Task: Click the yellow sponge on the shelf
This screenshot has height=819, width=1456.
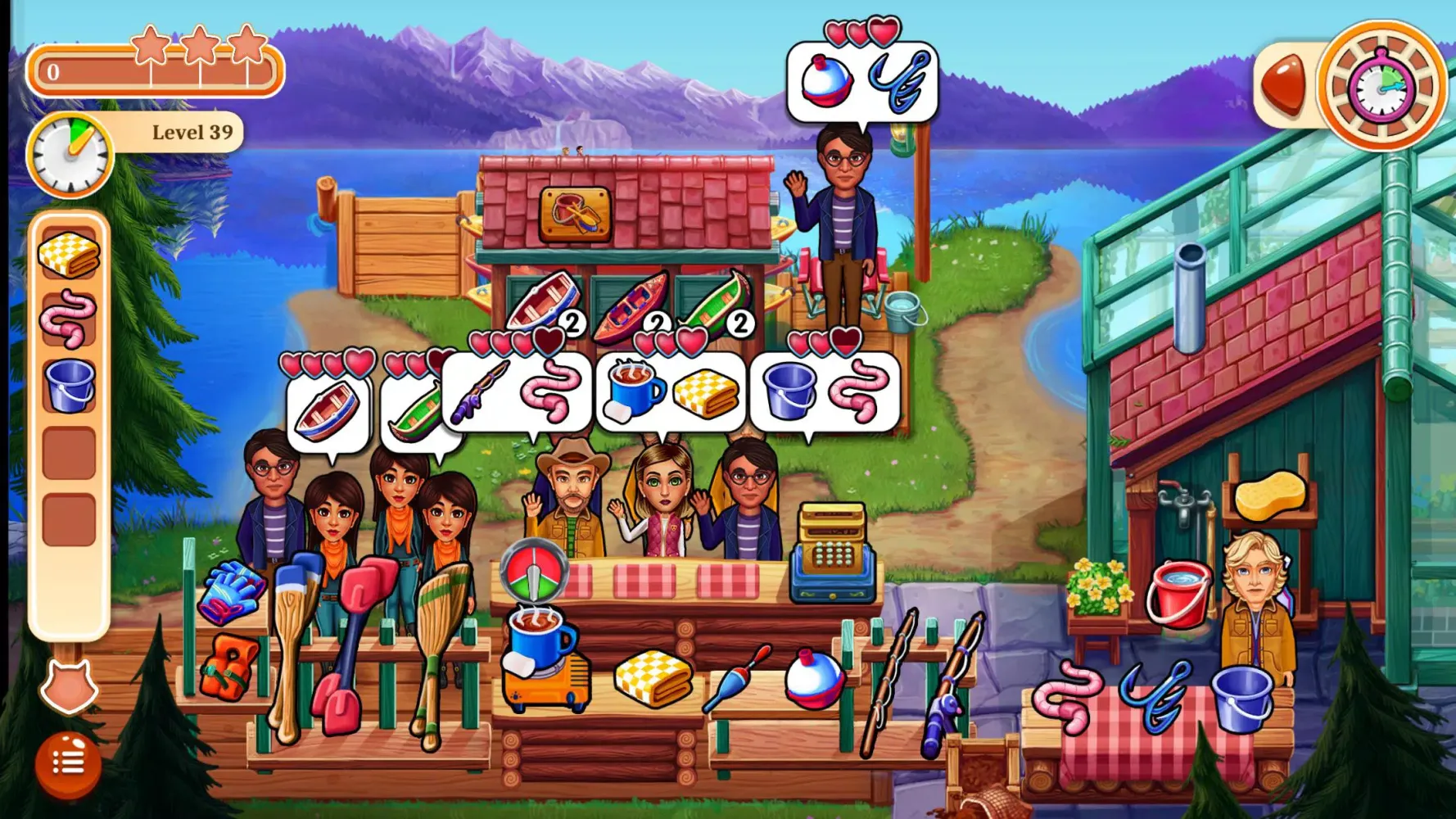Action: pyautogui.click(x=1270, y=495)
